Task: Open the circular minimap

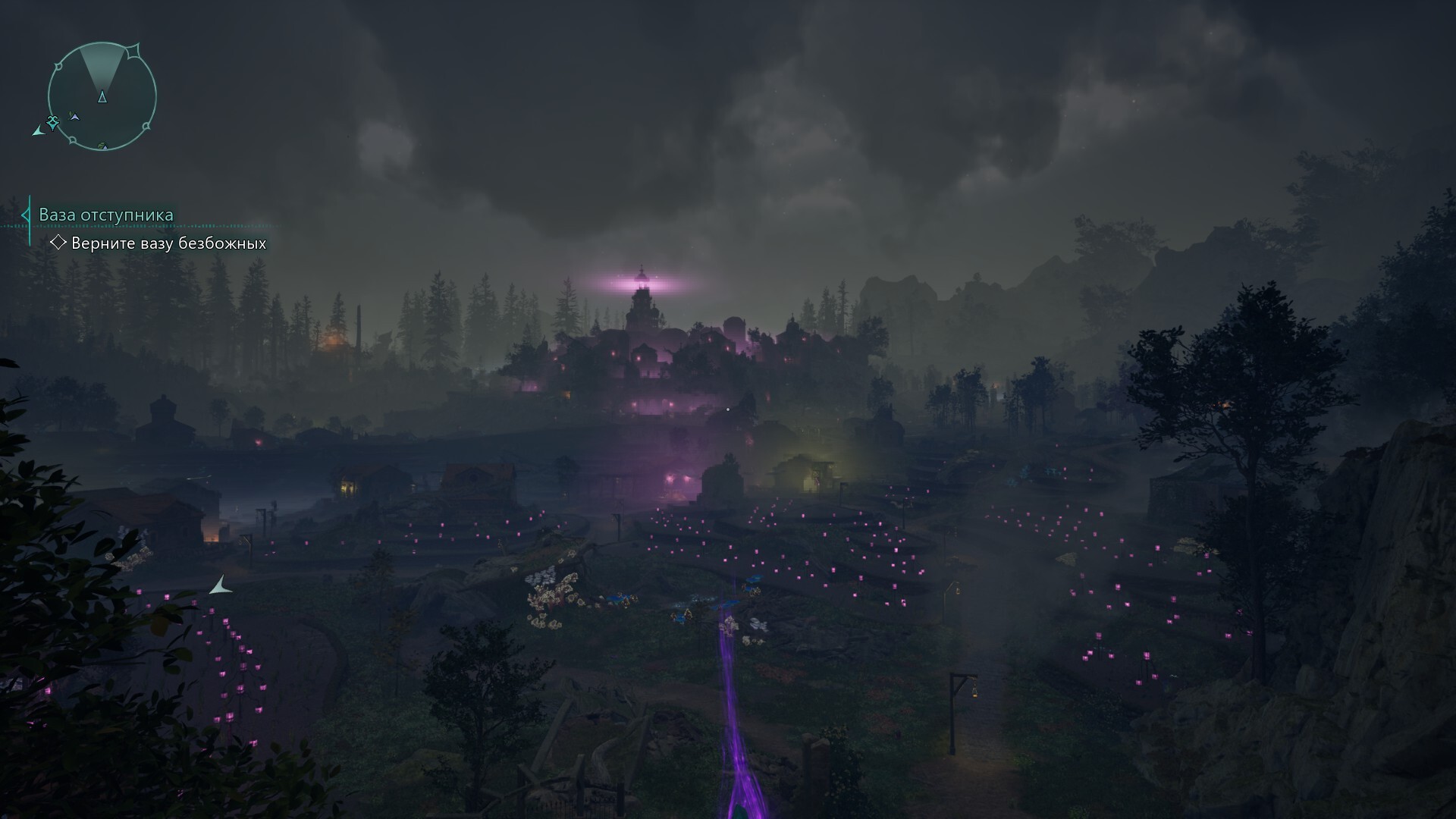Action: 102,96
